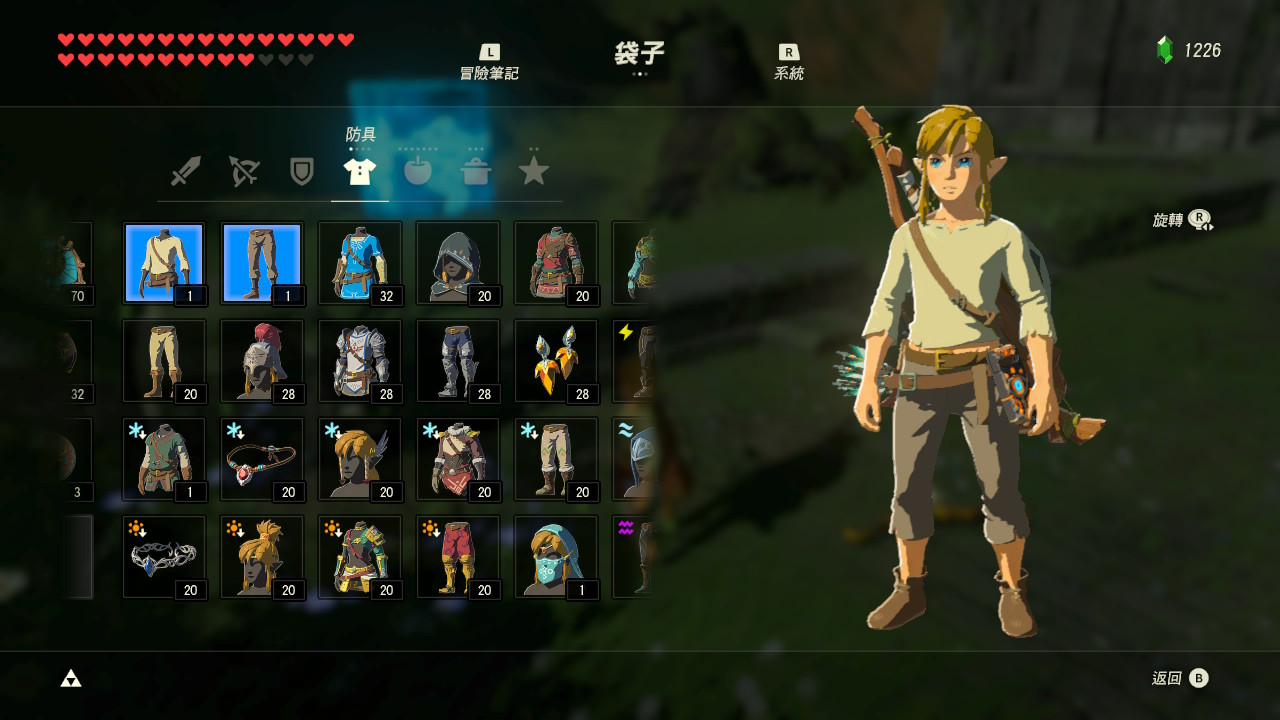Equip the blue Champion's Tunic
1280x720 pixels.
[360, 262]
